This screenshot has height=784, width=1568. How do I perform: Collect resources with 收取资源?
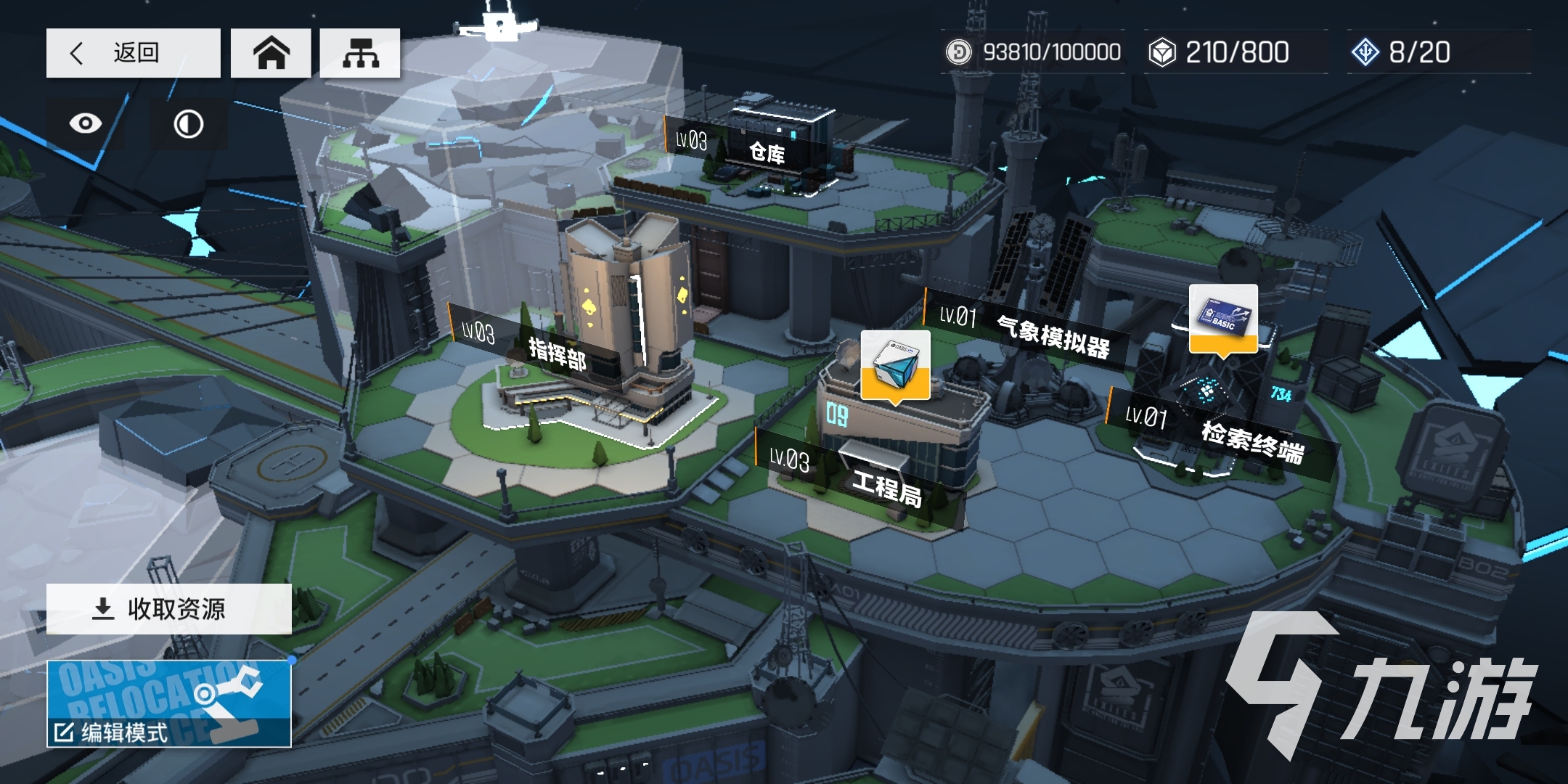coord(169,609)
